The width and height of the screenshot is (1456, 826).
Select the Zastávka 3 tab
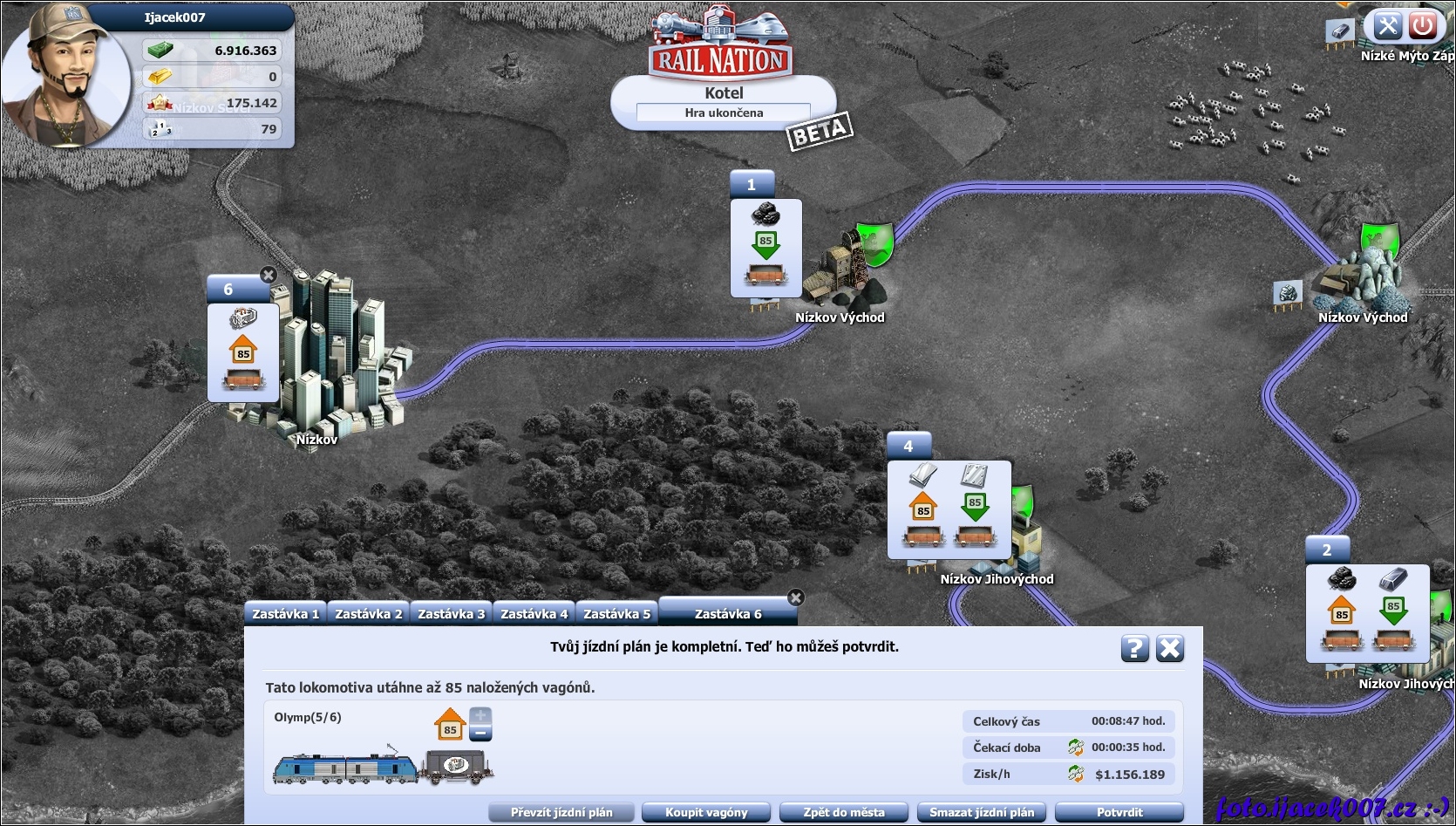pos(451,614)
